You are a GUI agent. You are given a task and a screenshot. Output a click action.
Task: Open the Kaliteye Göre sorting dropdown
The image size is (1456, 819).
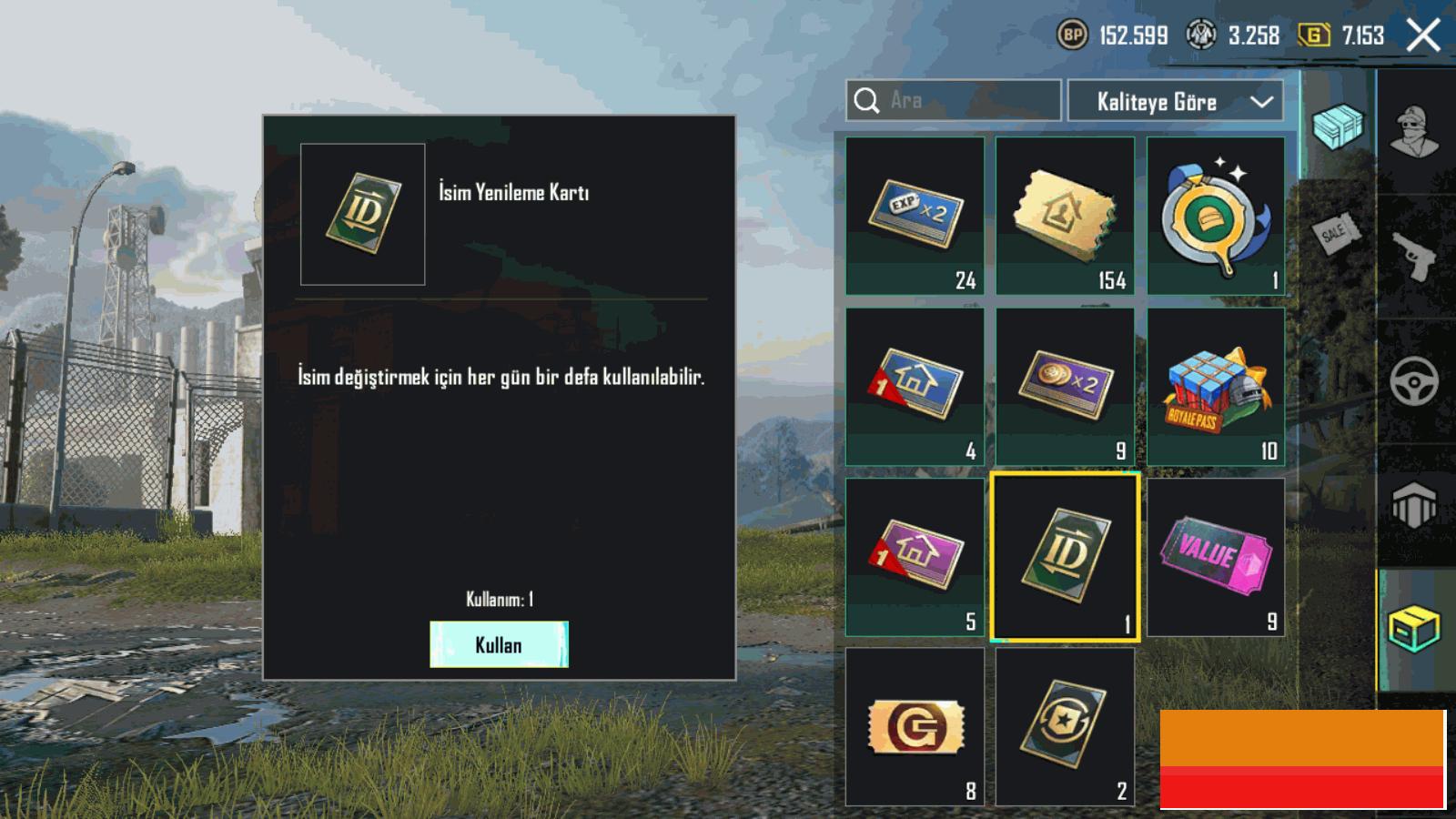click(x=1175, y=101)
